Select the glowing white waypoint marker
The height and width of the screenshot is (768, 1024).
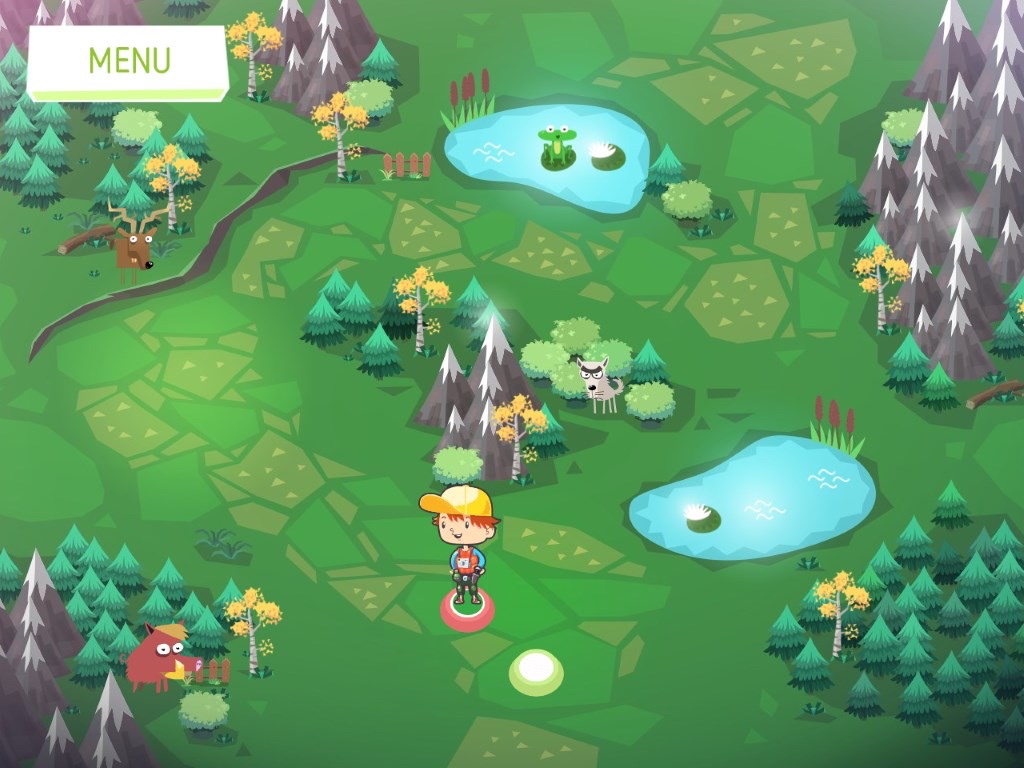pyautogui.click(x=536, y=670)
